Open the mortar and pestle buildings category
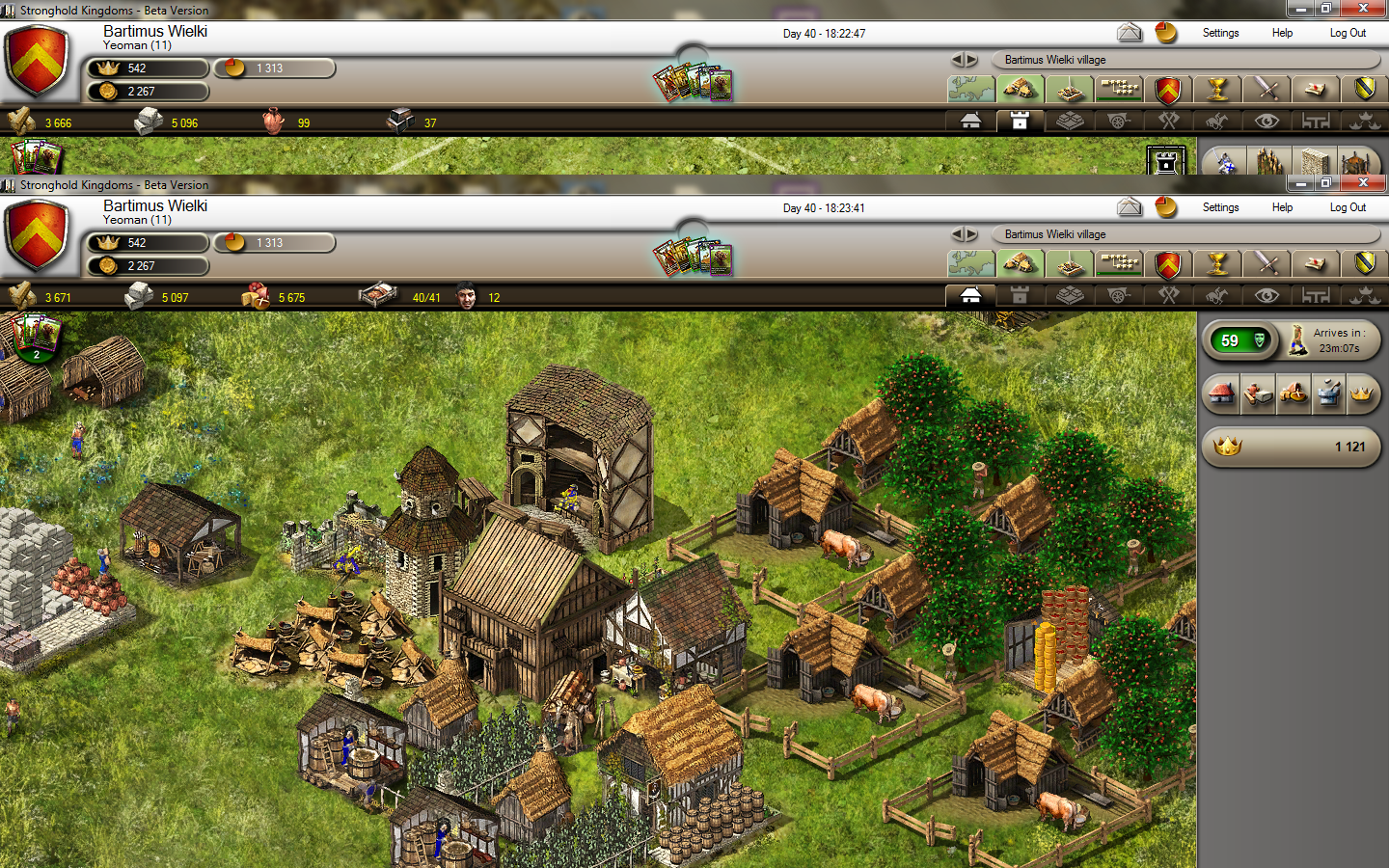This screenshot has width=1389, height=868. click(x=1328, y=393)
